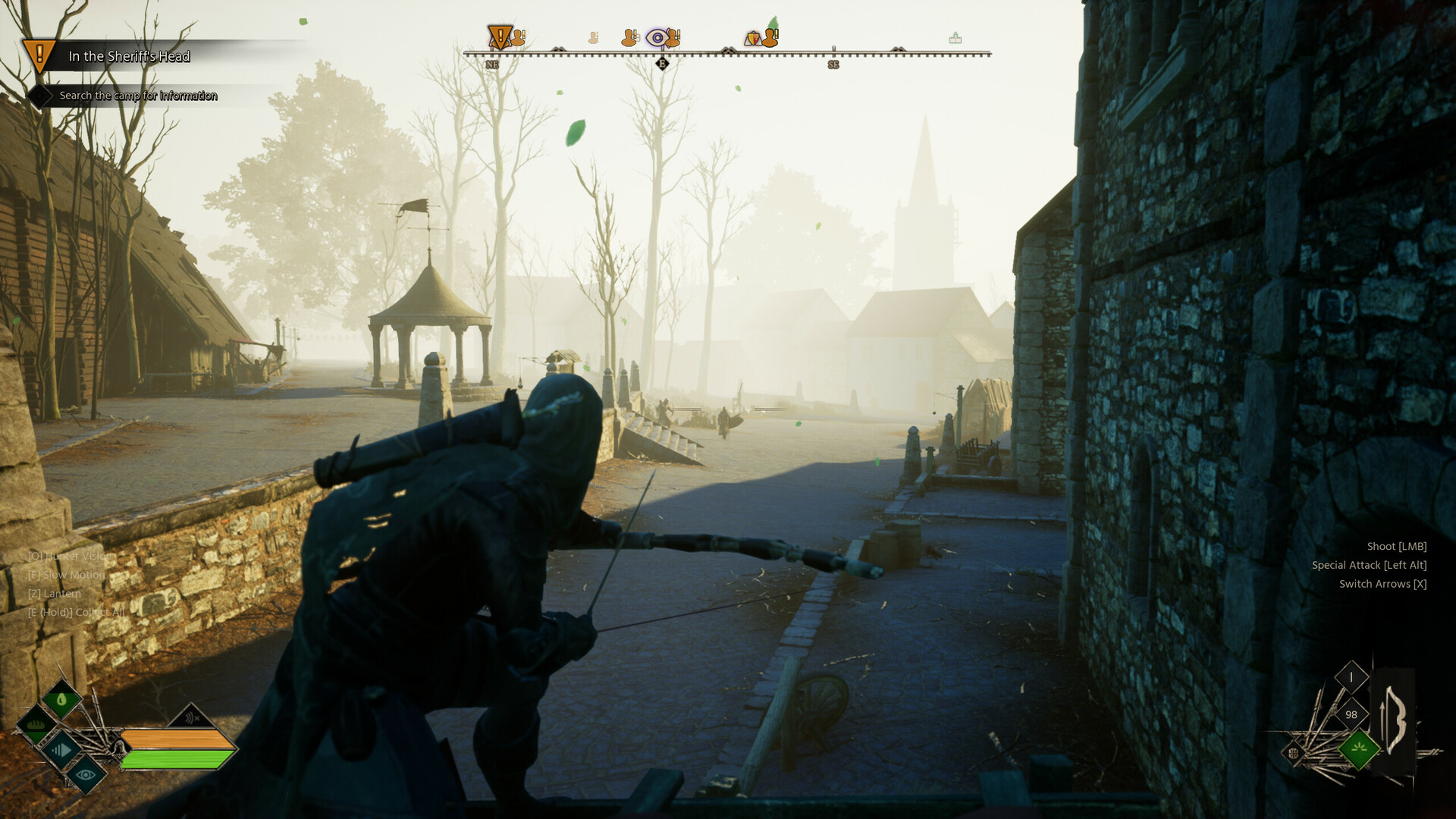Select the purple eye detection marker on compass
Image resolution: width=1456 pixels, height=819 pixels.
tap(657, 36)
